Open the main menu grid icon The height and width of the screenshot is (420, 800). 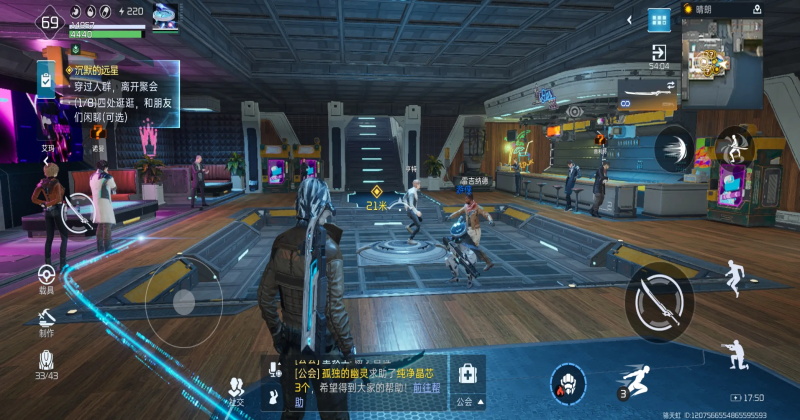tap(658, 20)
